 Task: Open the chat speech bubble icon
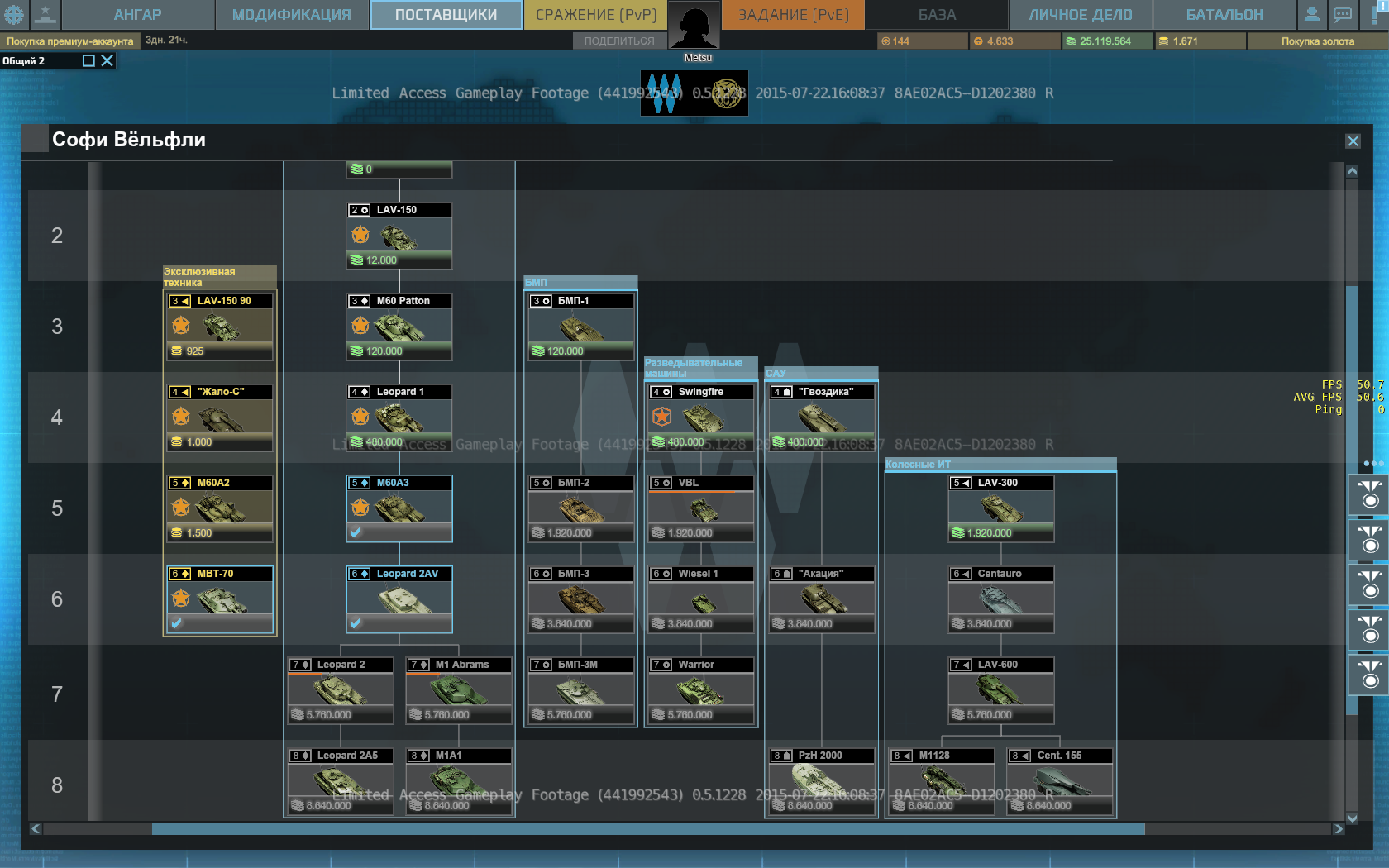[1344, 14]
